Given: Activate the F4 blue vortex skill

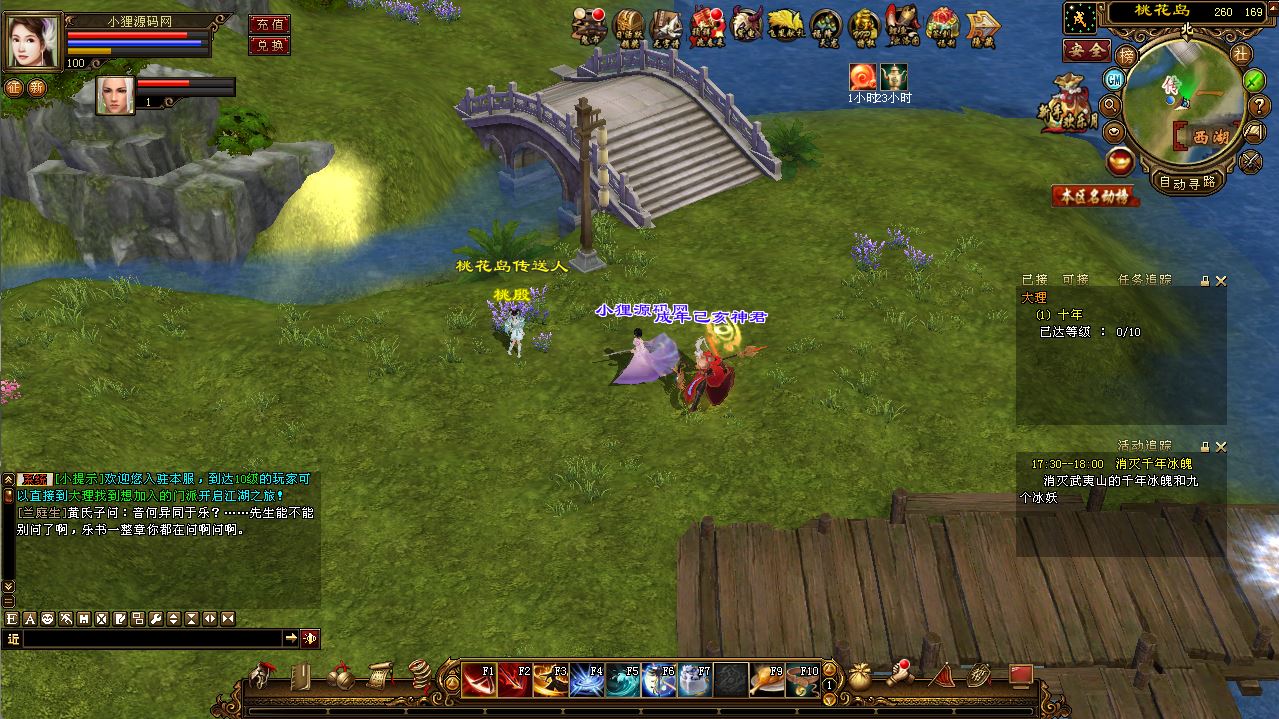Looking at the screenshot, I should tap(586, 680).
